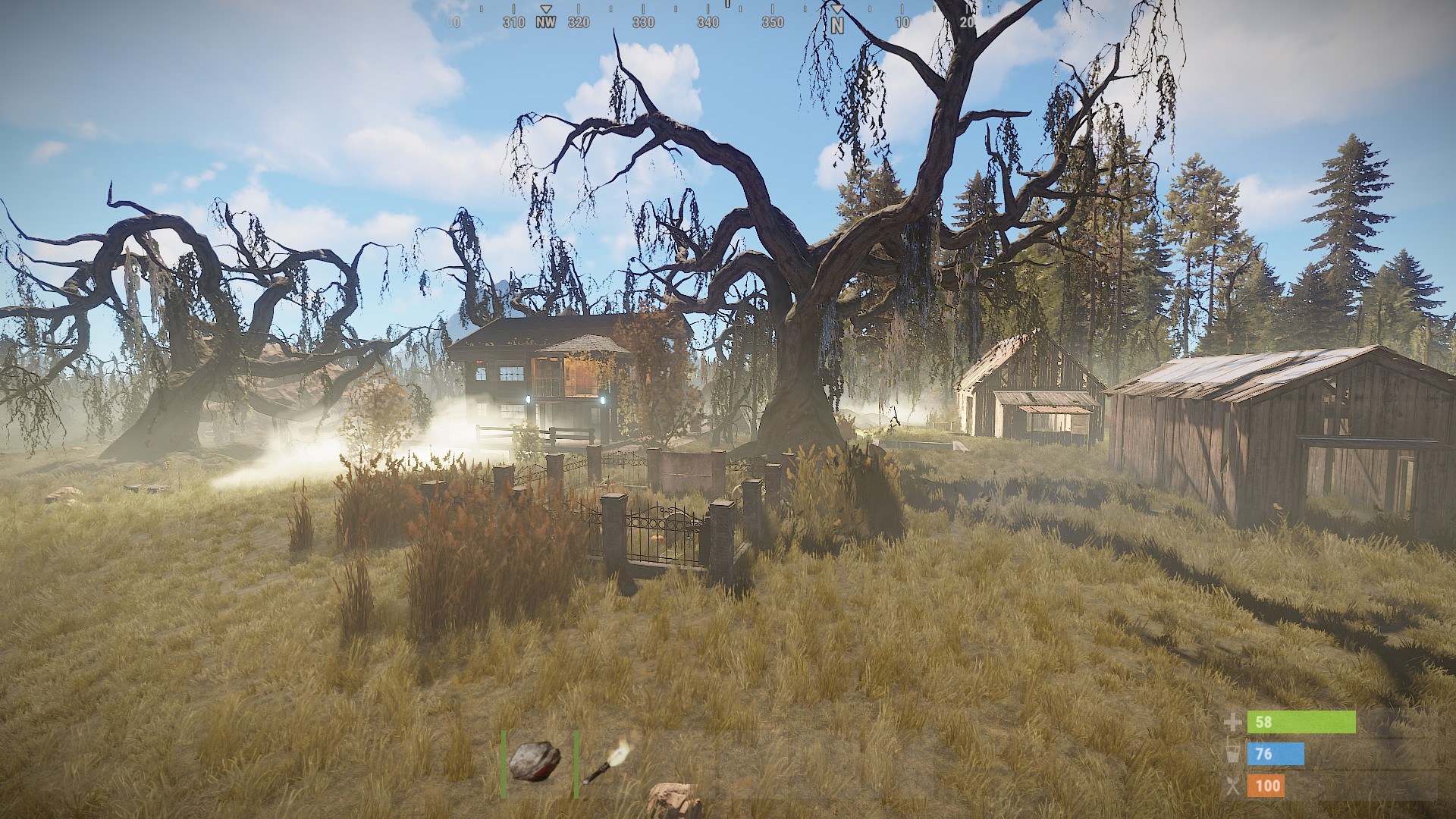This screenshot has width=1456, height=819.
Task: Equip the torch from the hotbar
Action: tap(607, 762)
